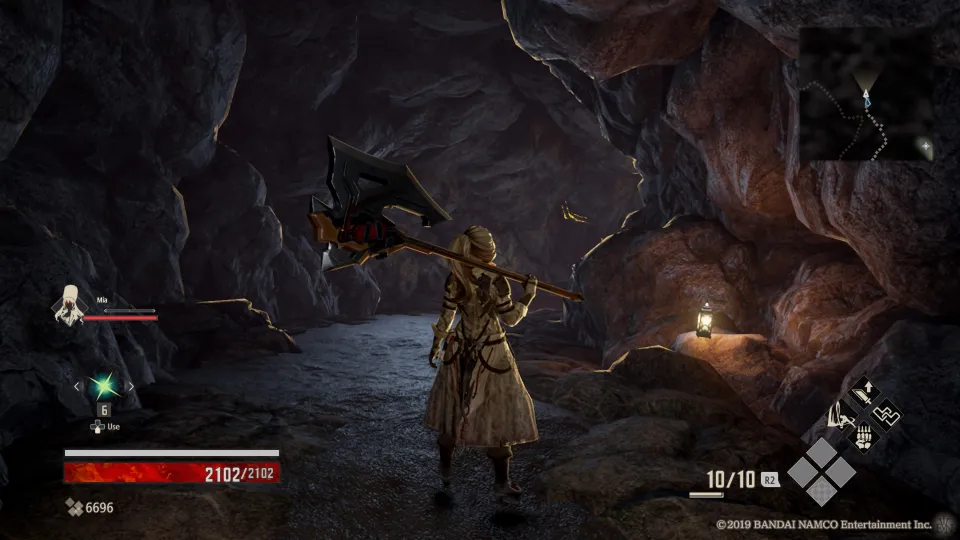
Task: Cycle to the next quick item arrow
Action: (x=129, y=386)
